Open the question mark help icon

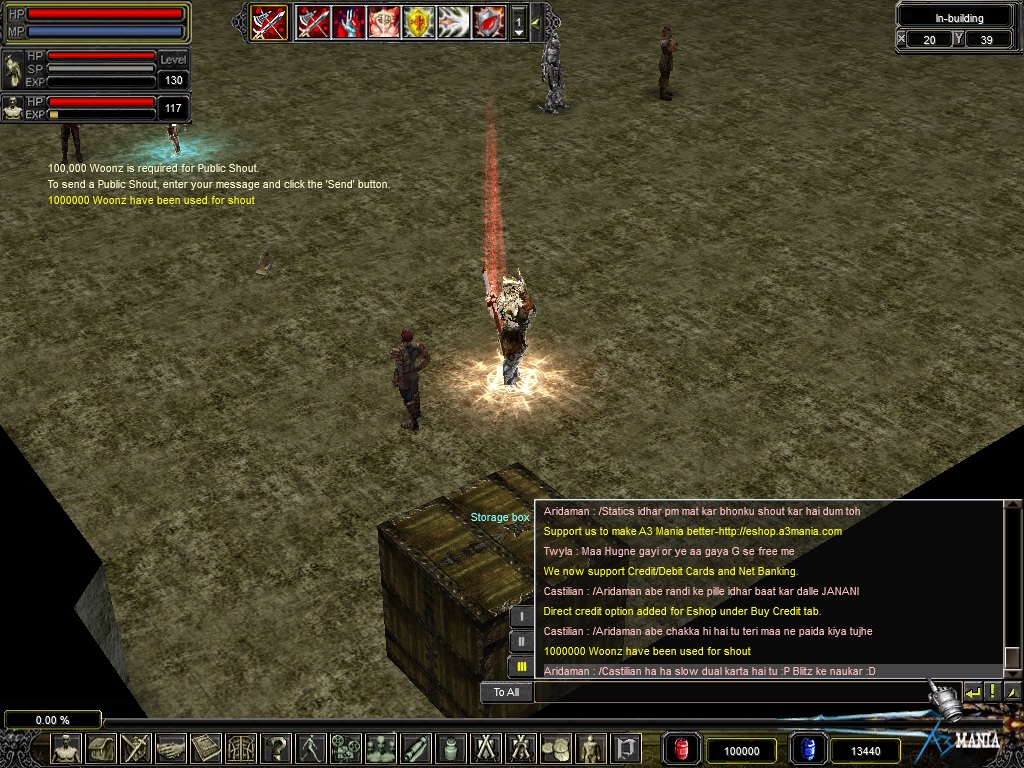(277, 748)
